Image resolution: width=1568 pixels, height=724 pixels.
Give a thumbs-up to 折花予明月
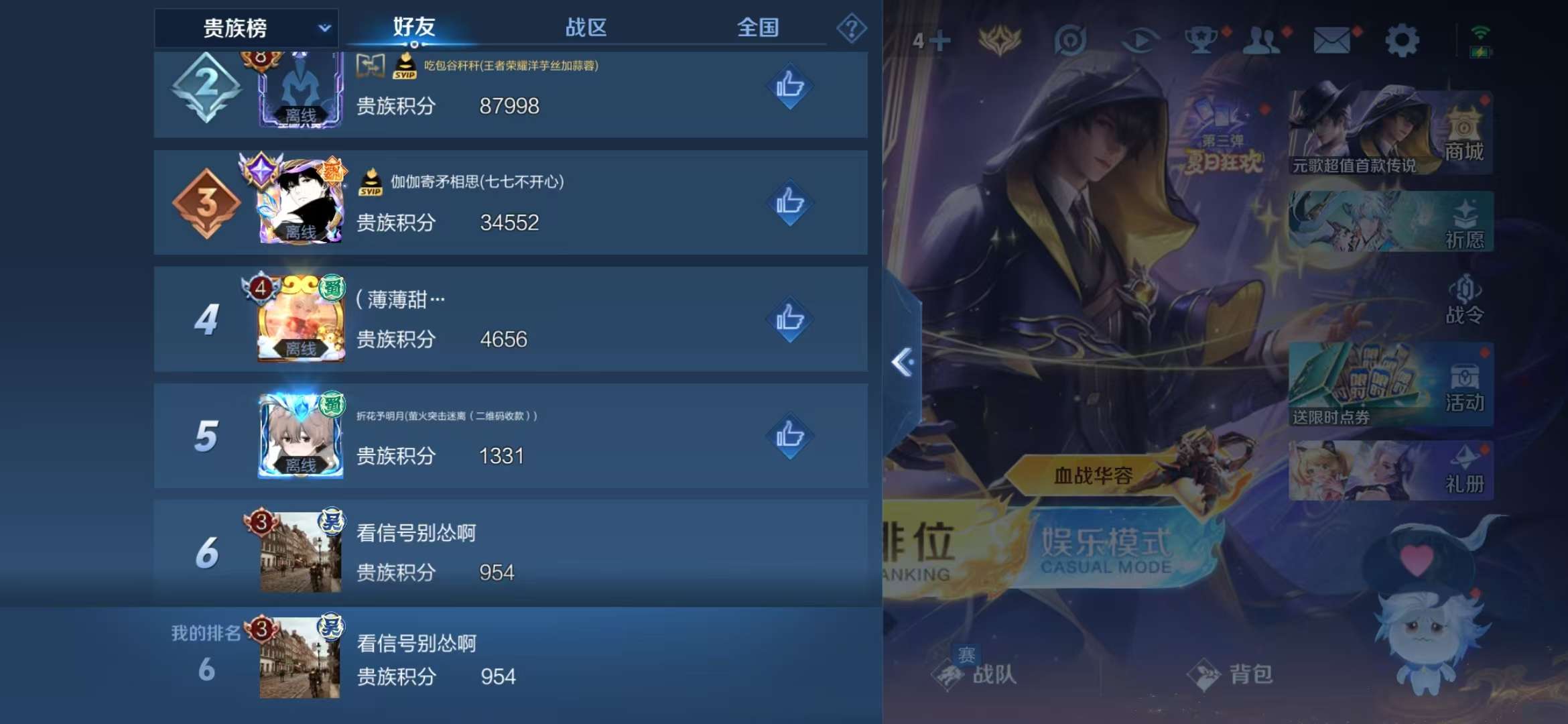click(790, 436)
